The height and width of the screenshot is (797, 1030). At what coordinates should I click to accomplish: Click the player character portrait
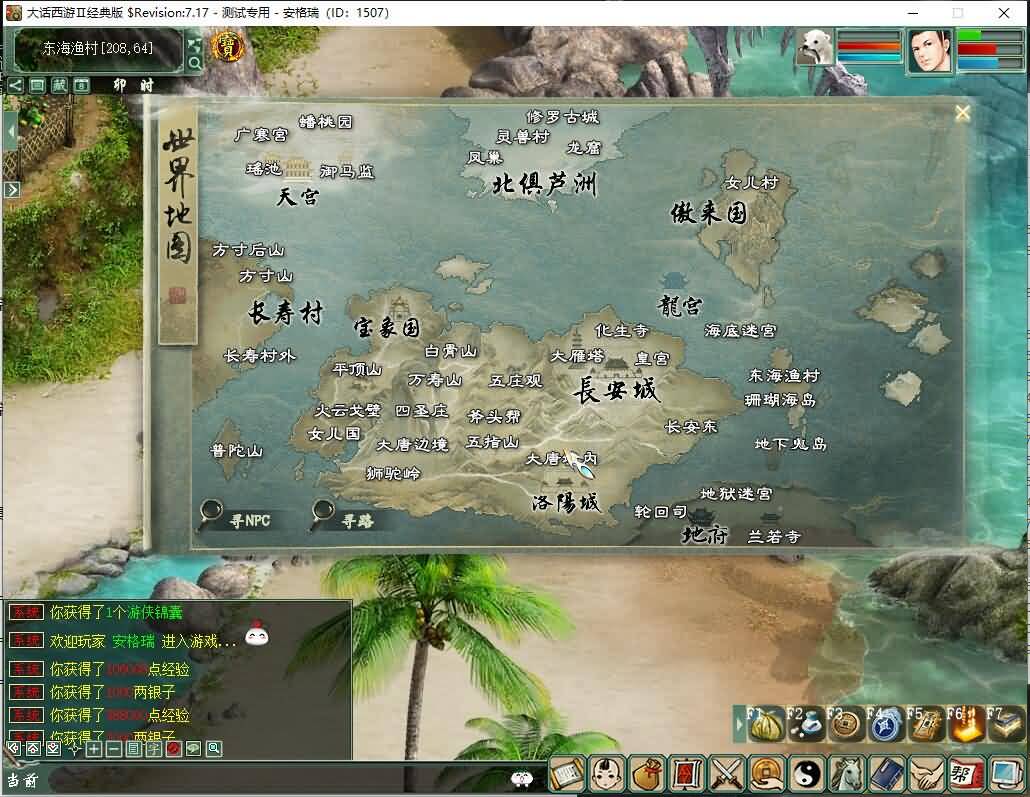click(929, 50)
